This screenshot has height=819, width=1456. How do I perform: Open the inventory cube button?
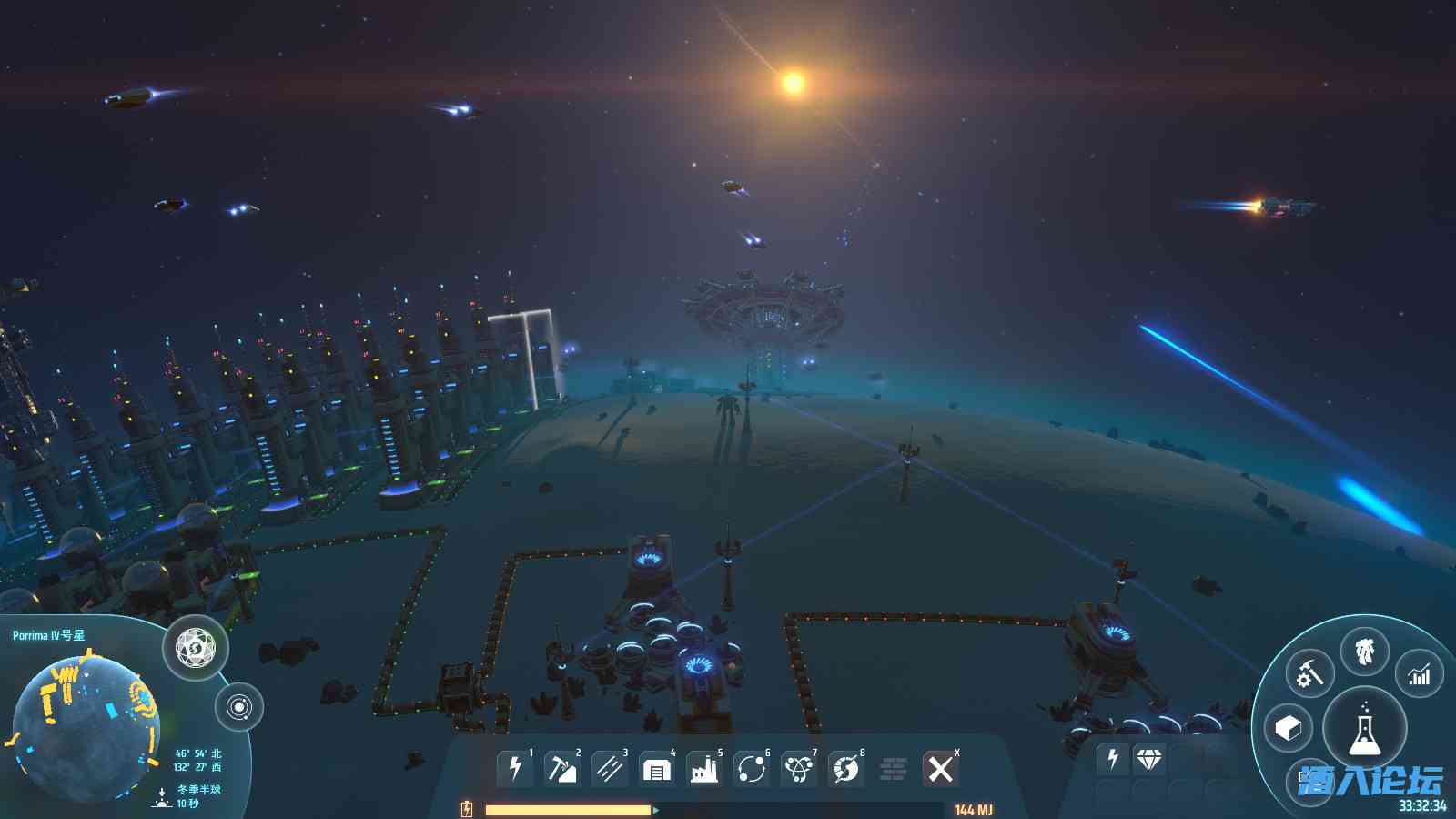point(1289,728)
